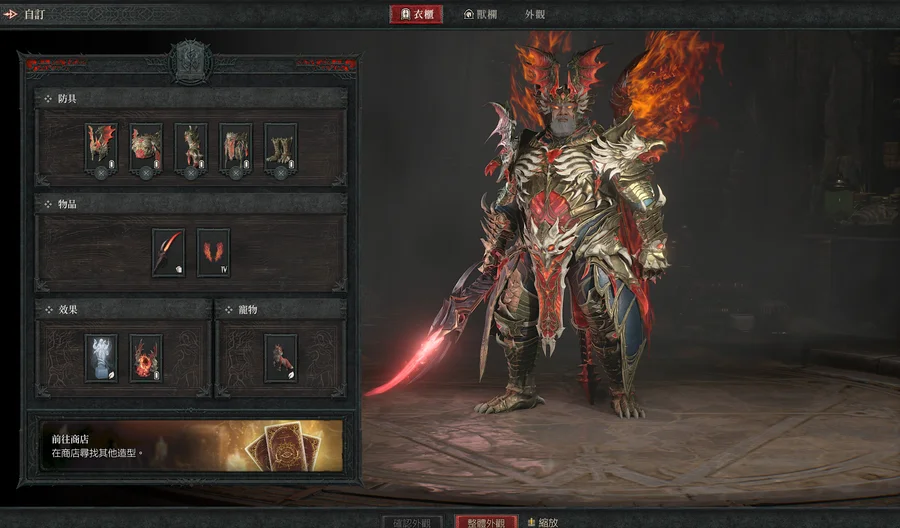This screenshot has height=528, width=900.
Task: Select the white statue effect slot
Action: 101,357
